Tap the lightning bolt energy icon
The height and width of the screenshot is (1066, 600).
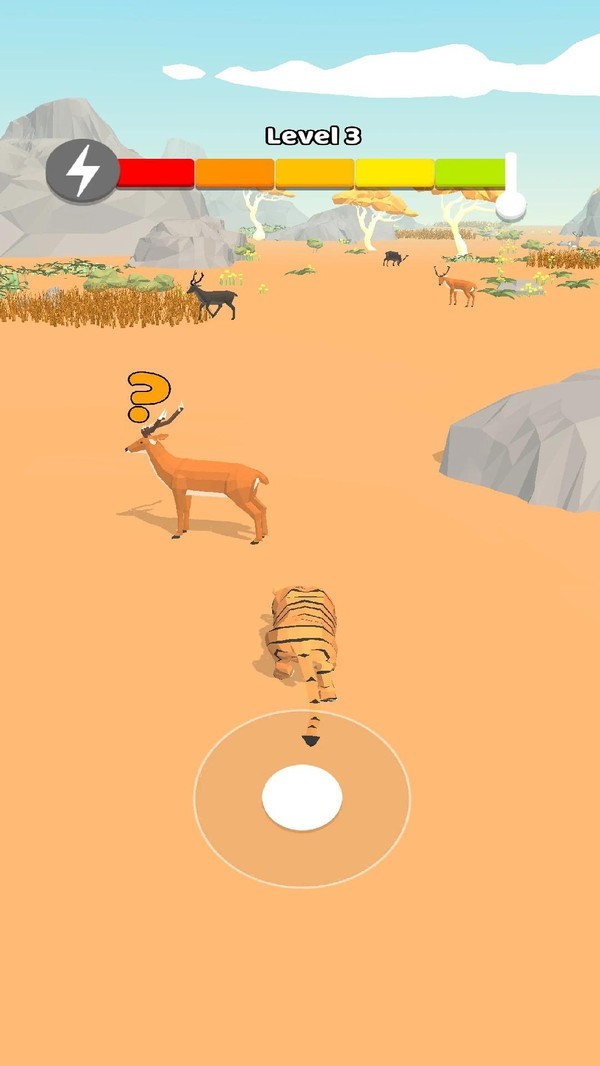click(x=82, y=172)
